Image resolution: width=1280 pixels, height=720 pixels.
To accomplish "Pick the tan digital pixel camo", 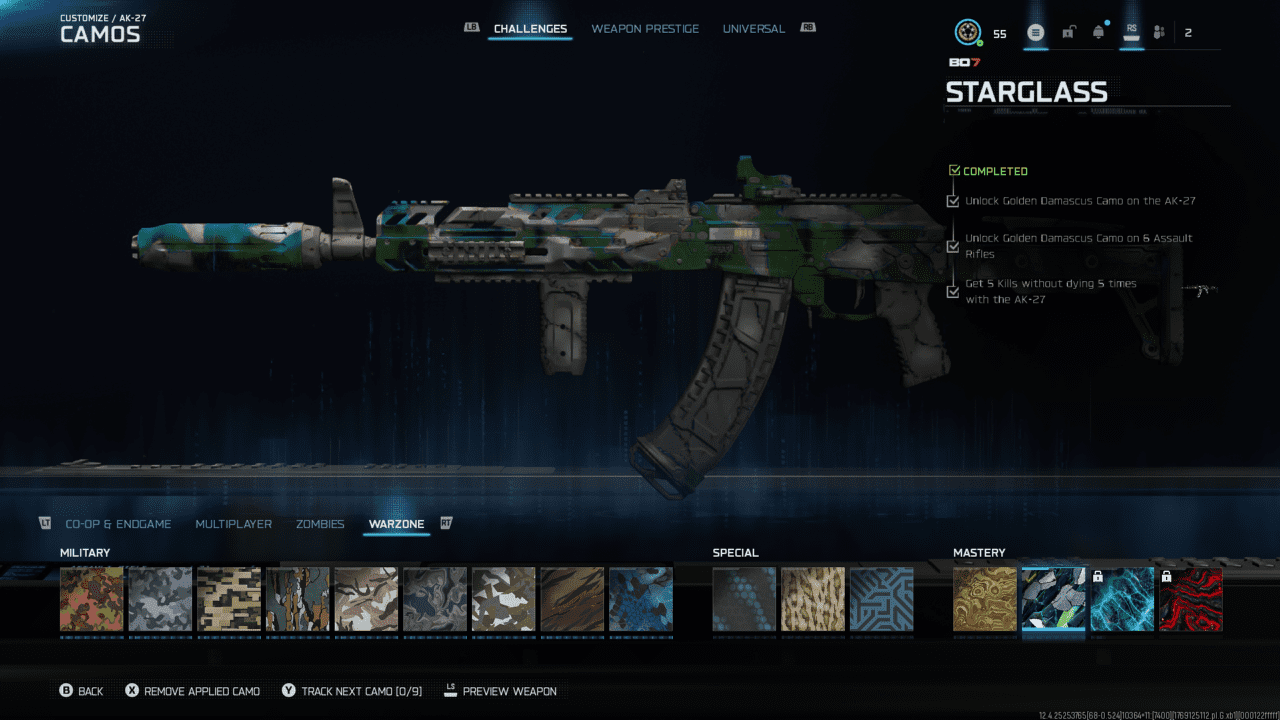I will 229,599.
